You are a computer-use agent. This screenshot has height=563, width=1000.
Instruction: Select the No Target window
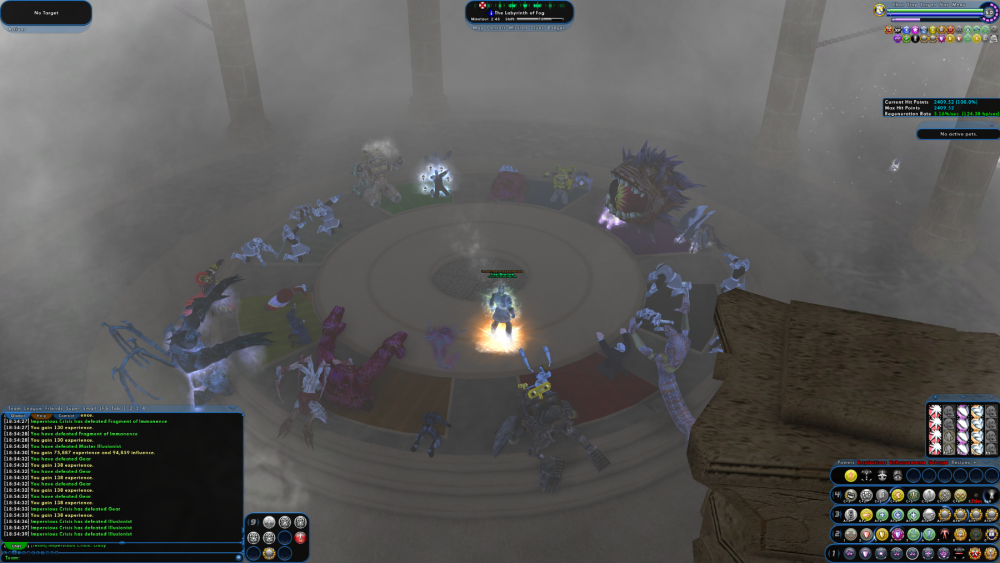pyautogui.click(x=46, y=13)
